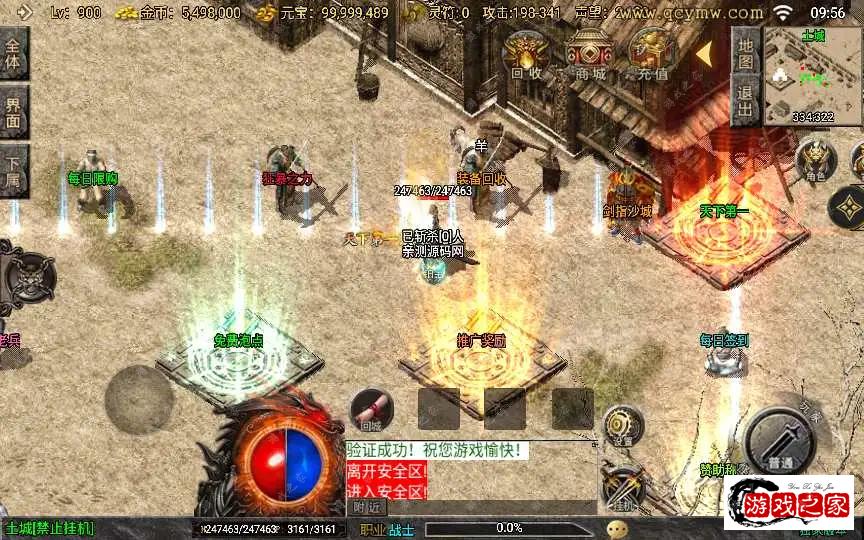Click the 退出 exit button
The width and height of the screenshot is (864, 540).
tap(744, 101)
